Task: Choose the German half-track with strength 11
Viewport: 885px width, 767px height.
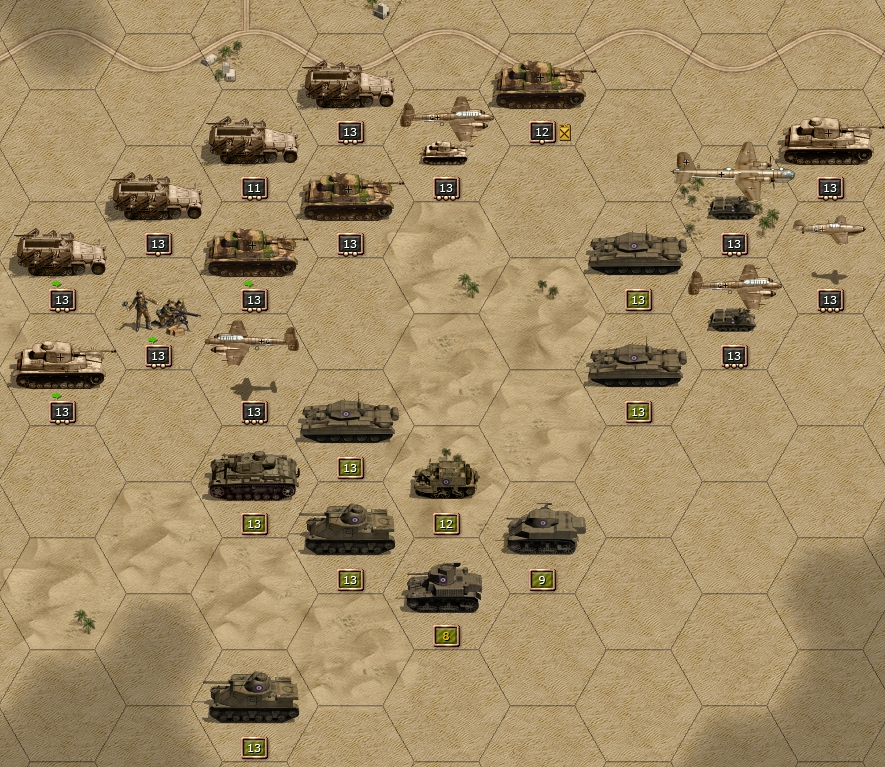Action: [252, 143]
